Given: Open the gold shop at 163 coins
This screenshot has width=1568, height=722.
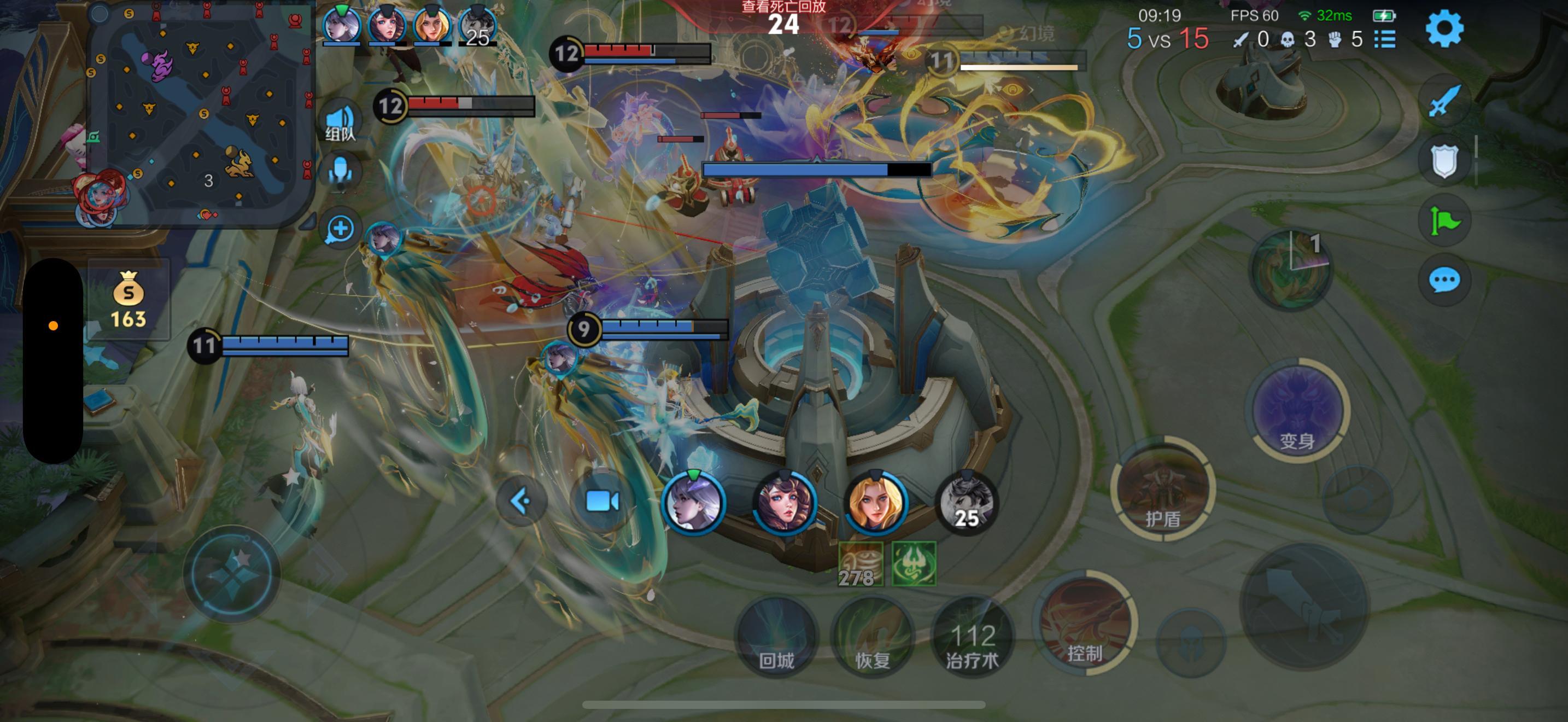Looking at the screenshot, I should (128, 300).
